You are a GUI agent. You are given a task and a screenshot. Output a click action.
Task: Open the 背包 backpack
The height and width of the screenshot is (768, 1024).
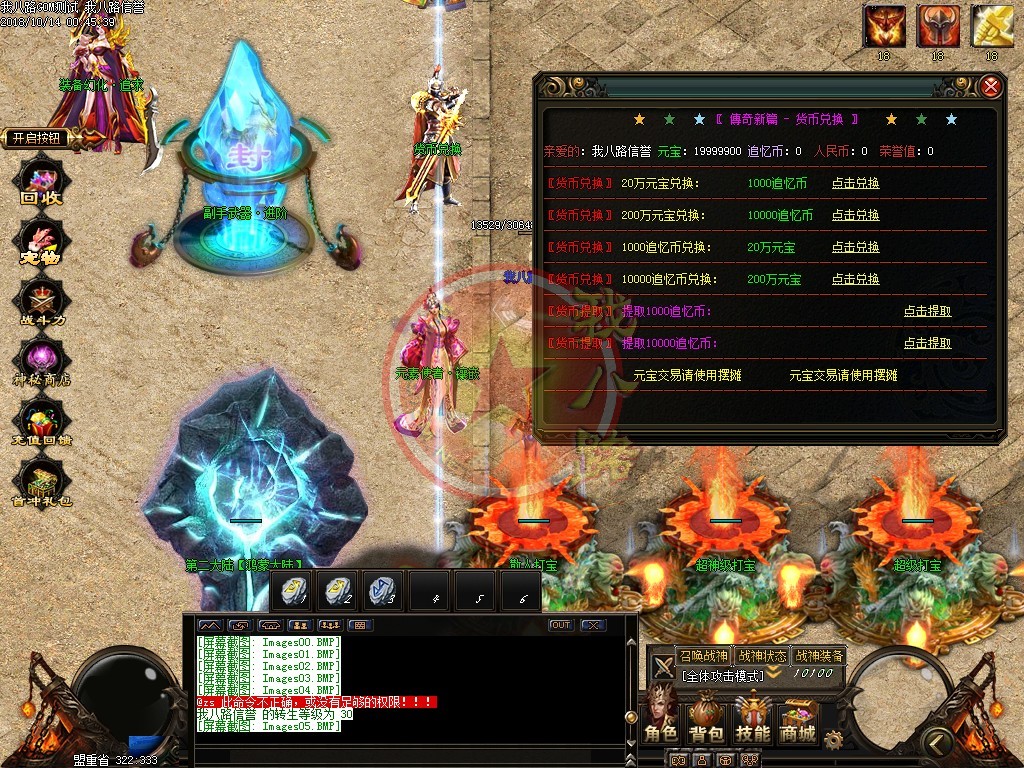tap(706, 720)
